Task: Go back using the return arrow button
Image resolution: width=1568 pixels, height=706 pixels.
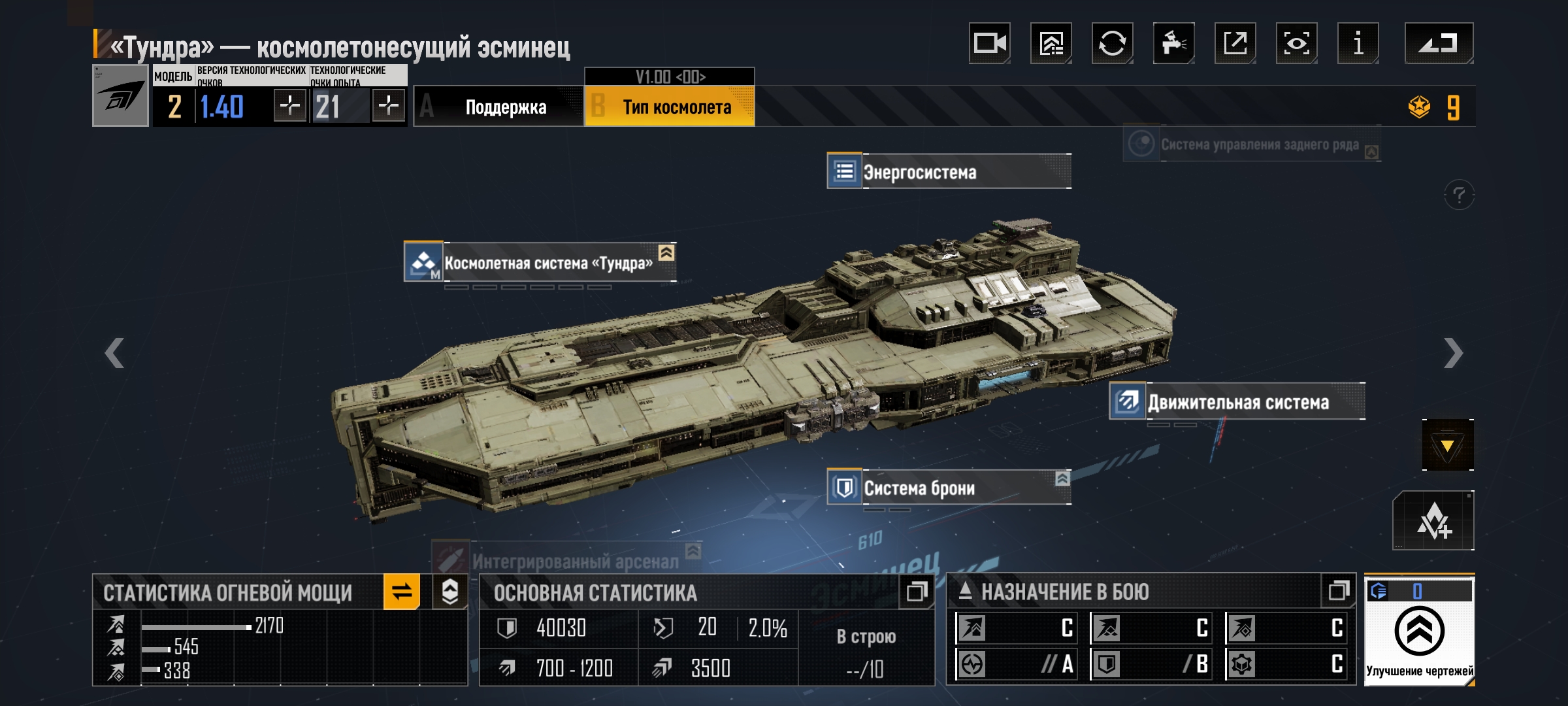Action: (1439, 44)
